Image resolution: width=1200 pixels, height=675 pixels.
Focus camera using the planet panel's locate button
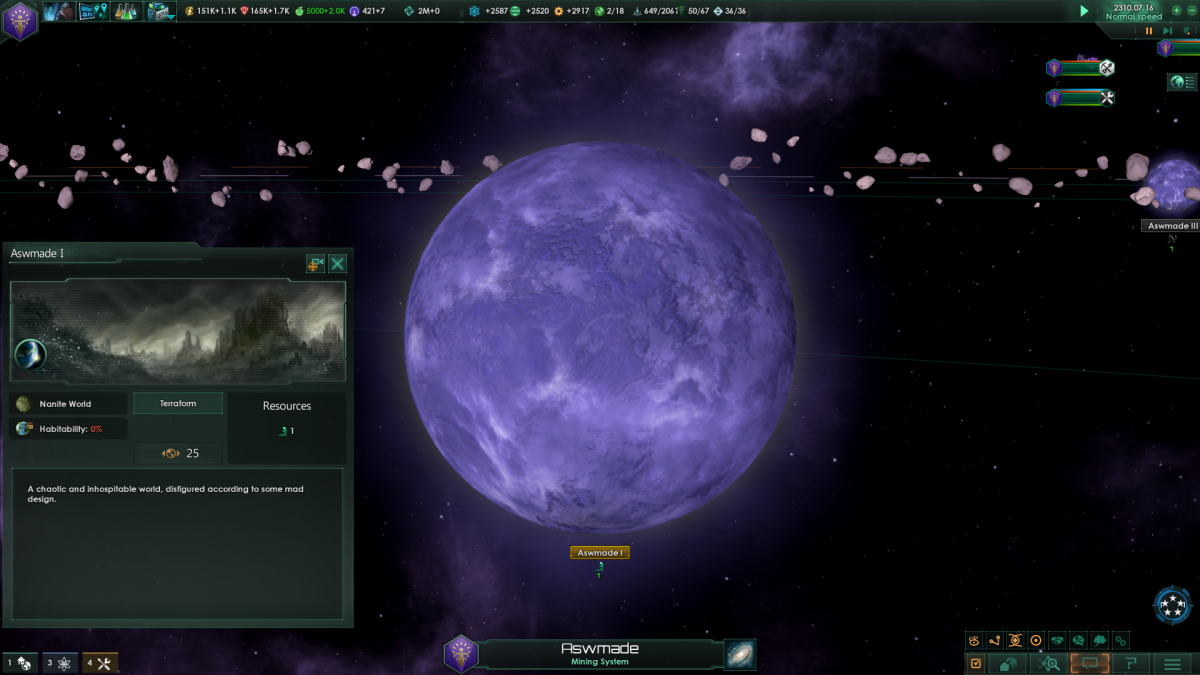click(x=315, y=264)
